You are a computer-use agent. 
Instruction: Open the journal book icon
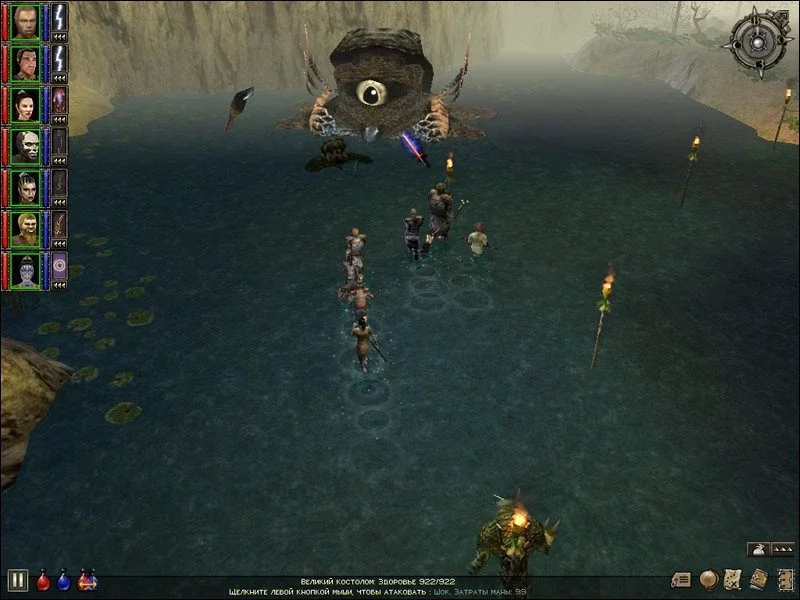(x=758, y=579)
